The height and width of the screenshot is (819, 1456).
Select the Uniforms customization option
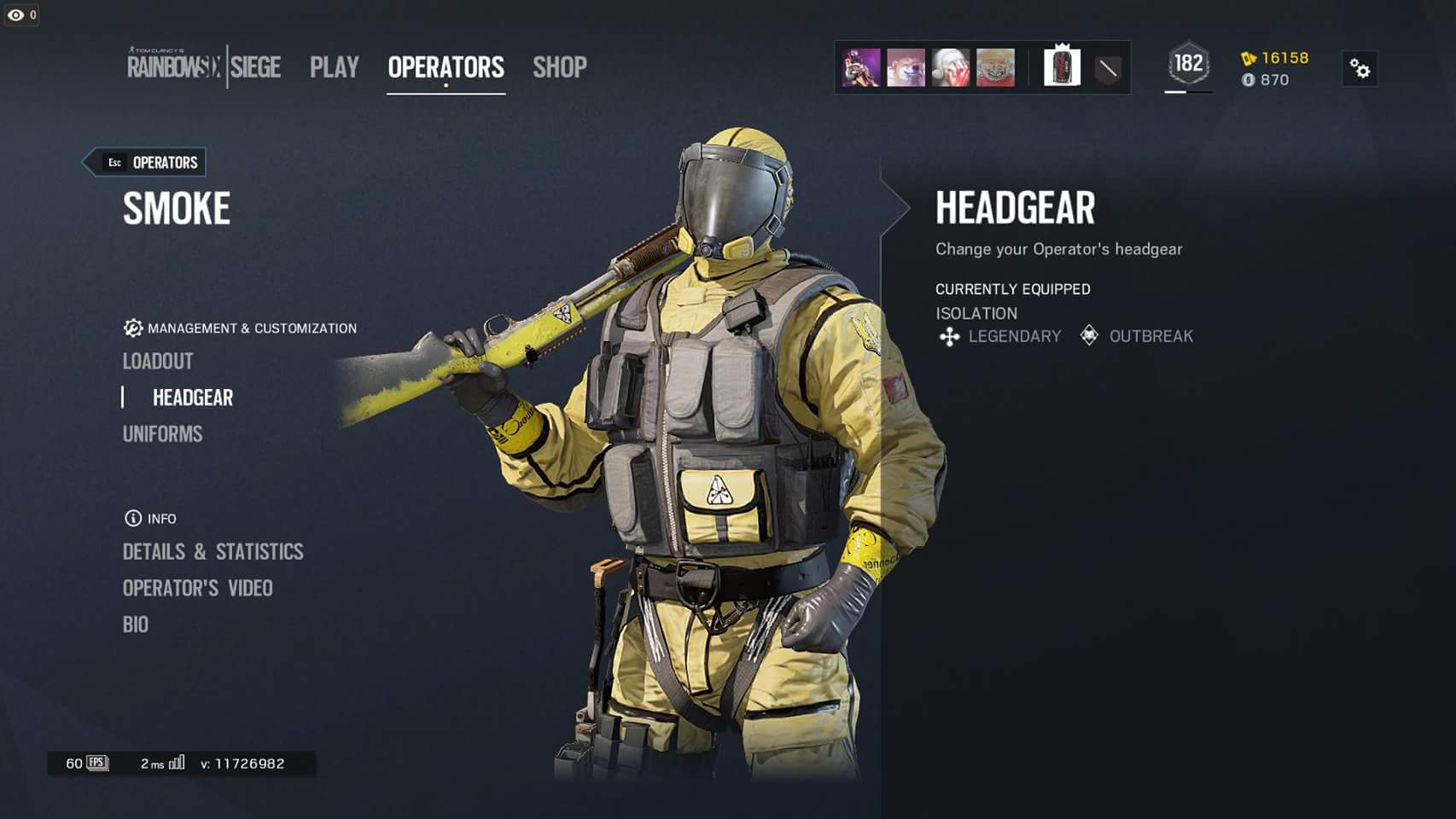tap(162, 434)
